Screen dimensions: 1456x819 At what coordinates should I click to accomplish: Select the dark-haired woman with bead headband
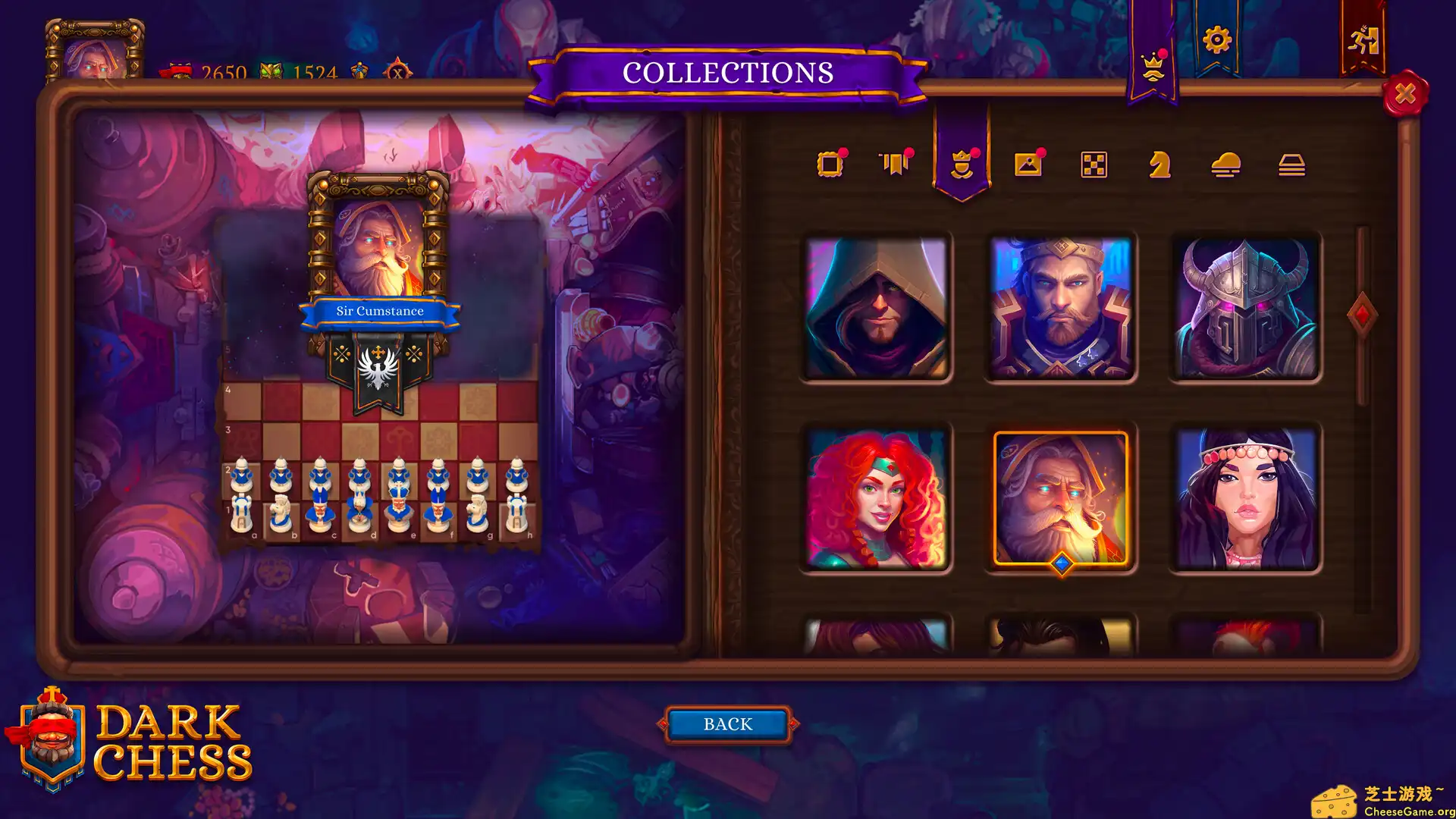click(x=1245, y=498)
